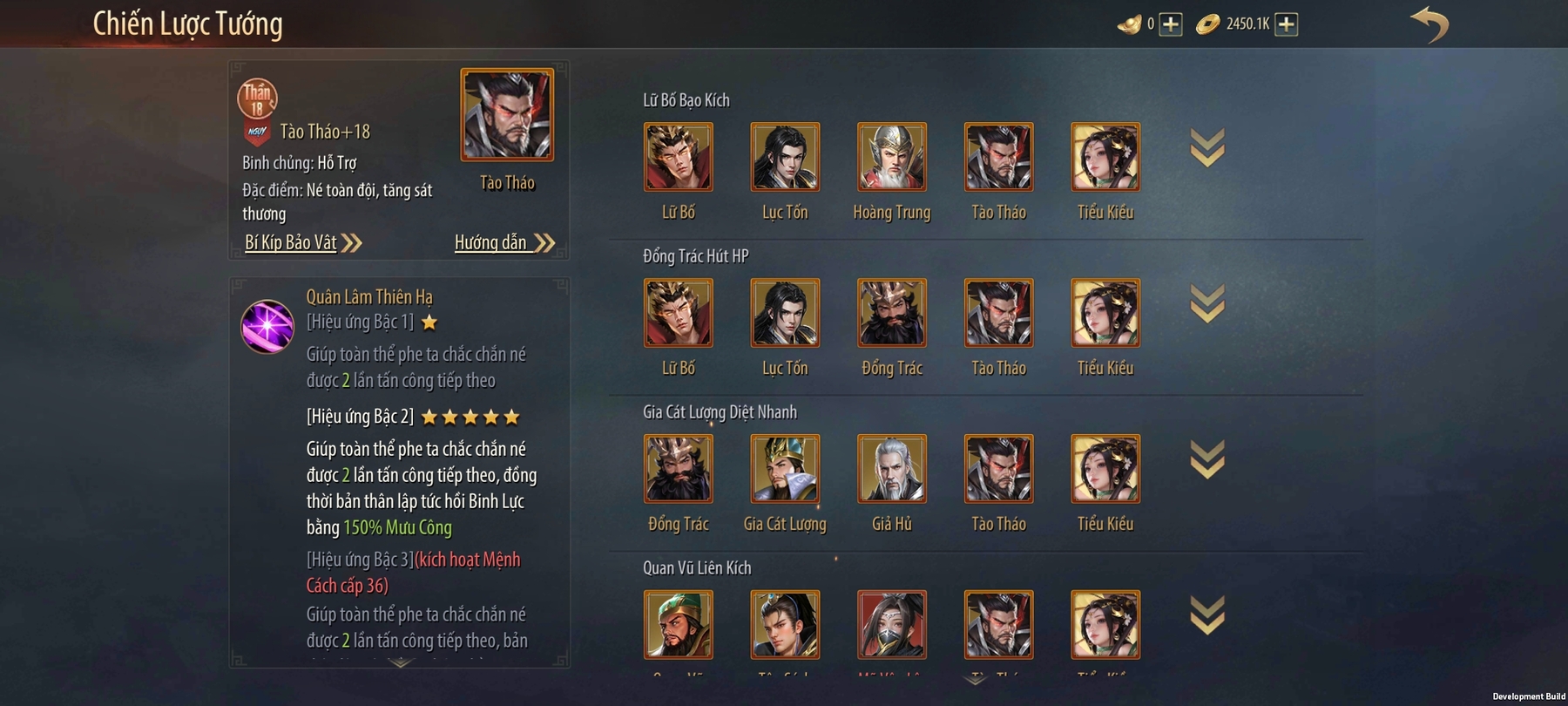Choose Tiểu Kiều in Gia Cát Lượng Diệt Nhanh row
The image size is (1568, 706).
[x=1105, y=469]
